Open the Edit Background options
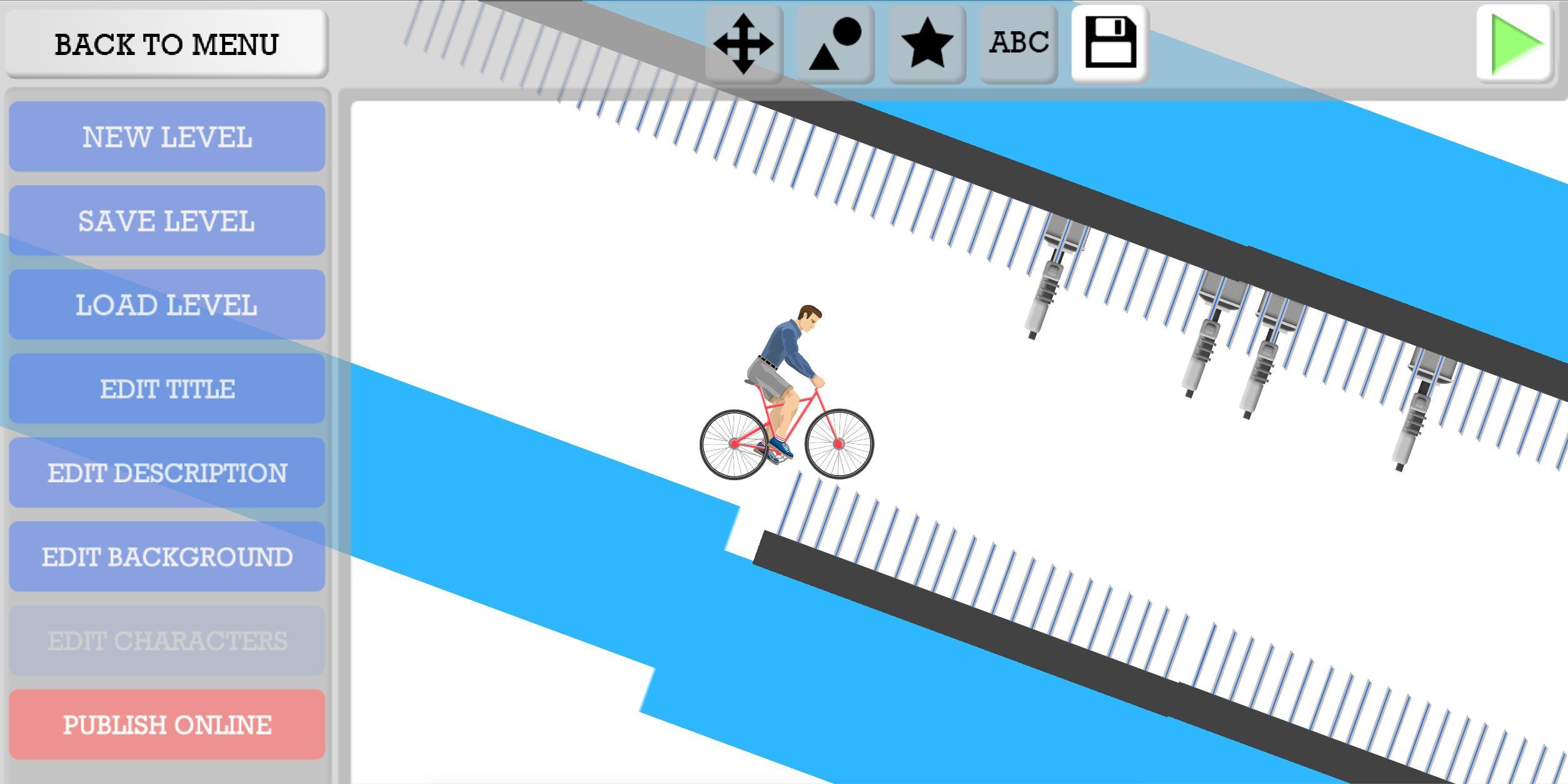 pos(166,556)
